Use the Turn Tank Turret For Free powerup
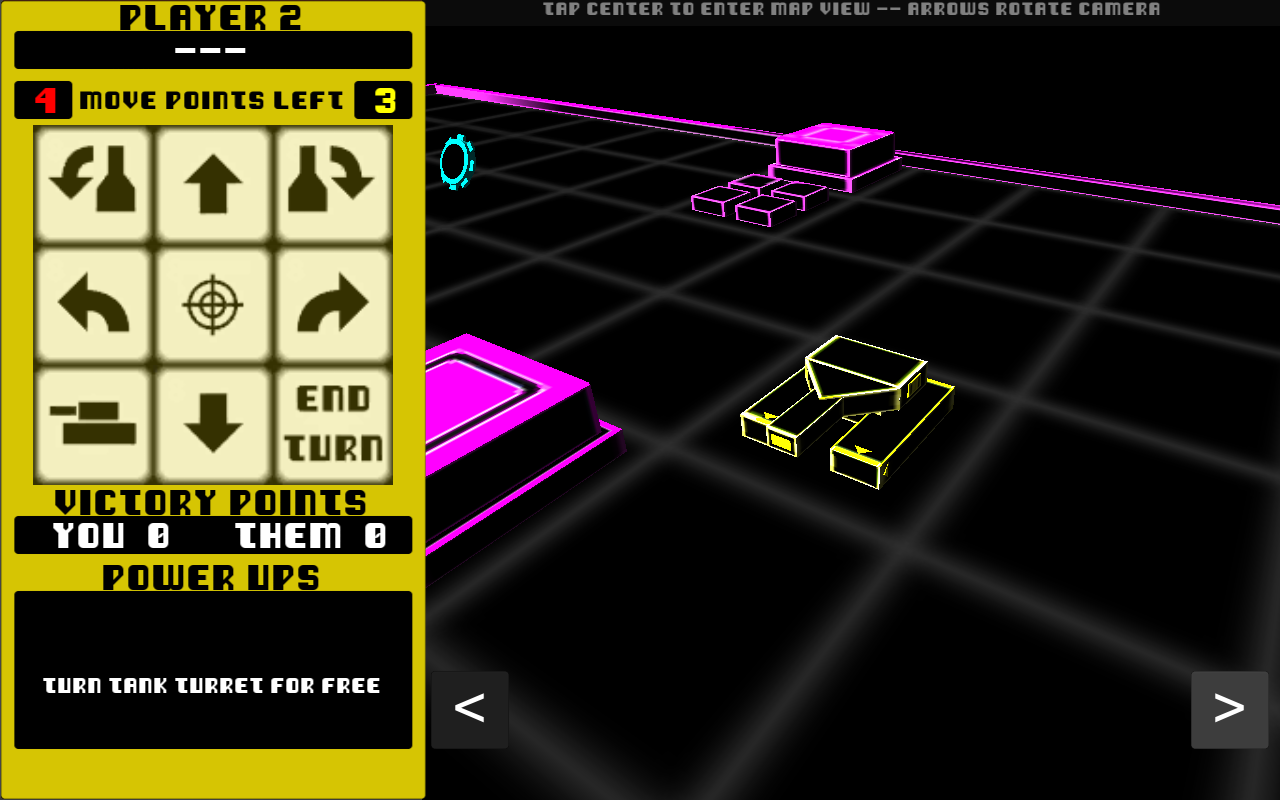This screenshot has width=1280, height=800. 213,685
